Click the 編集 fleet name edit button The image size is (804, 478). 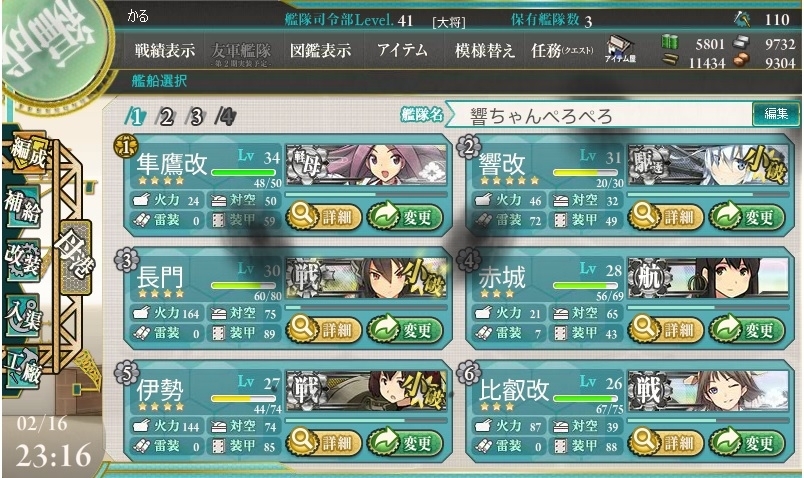coord(776,115)
